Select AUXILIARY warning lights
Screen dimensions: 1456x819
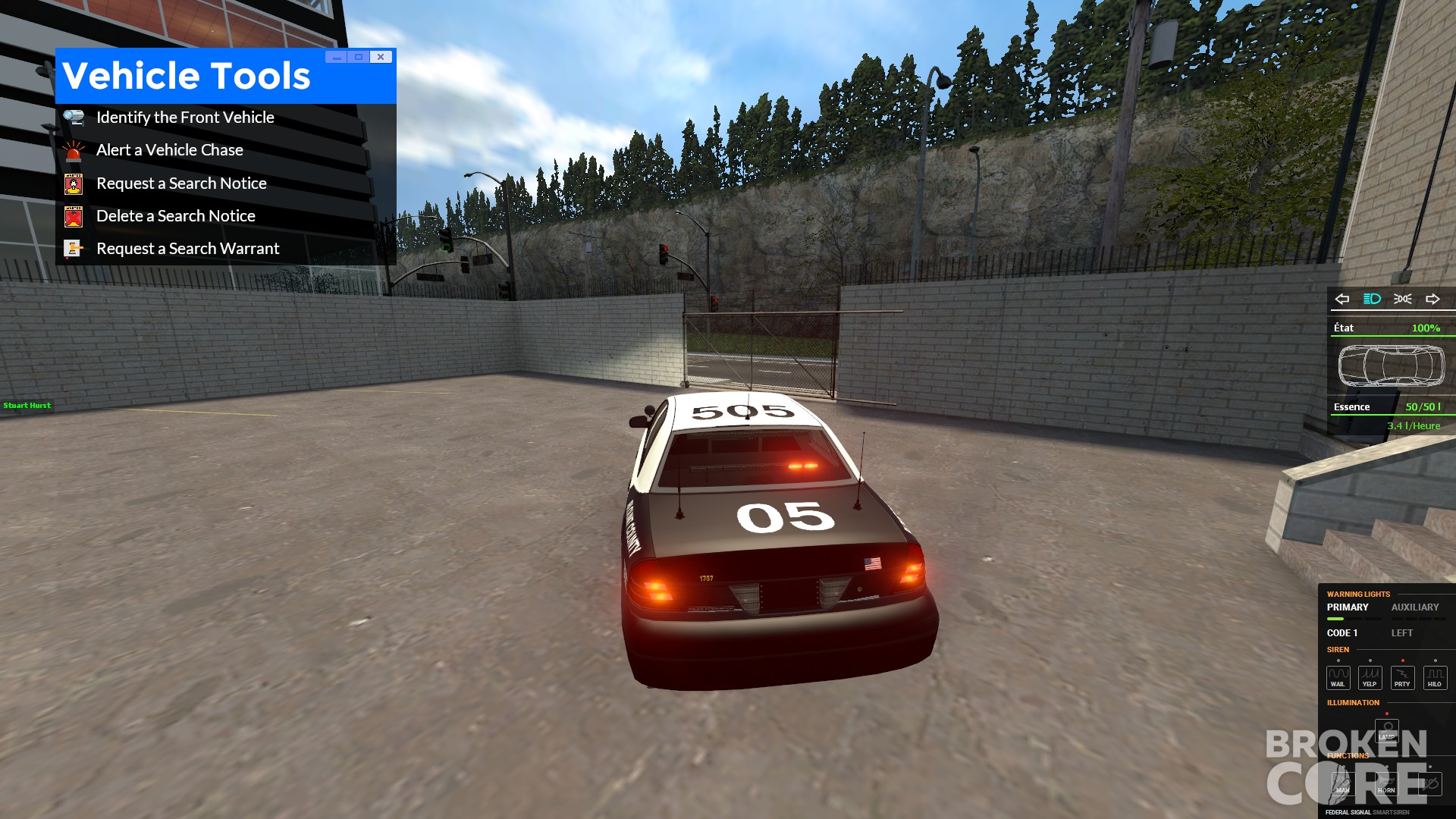1414,607
